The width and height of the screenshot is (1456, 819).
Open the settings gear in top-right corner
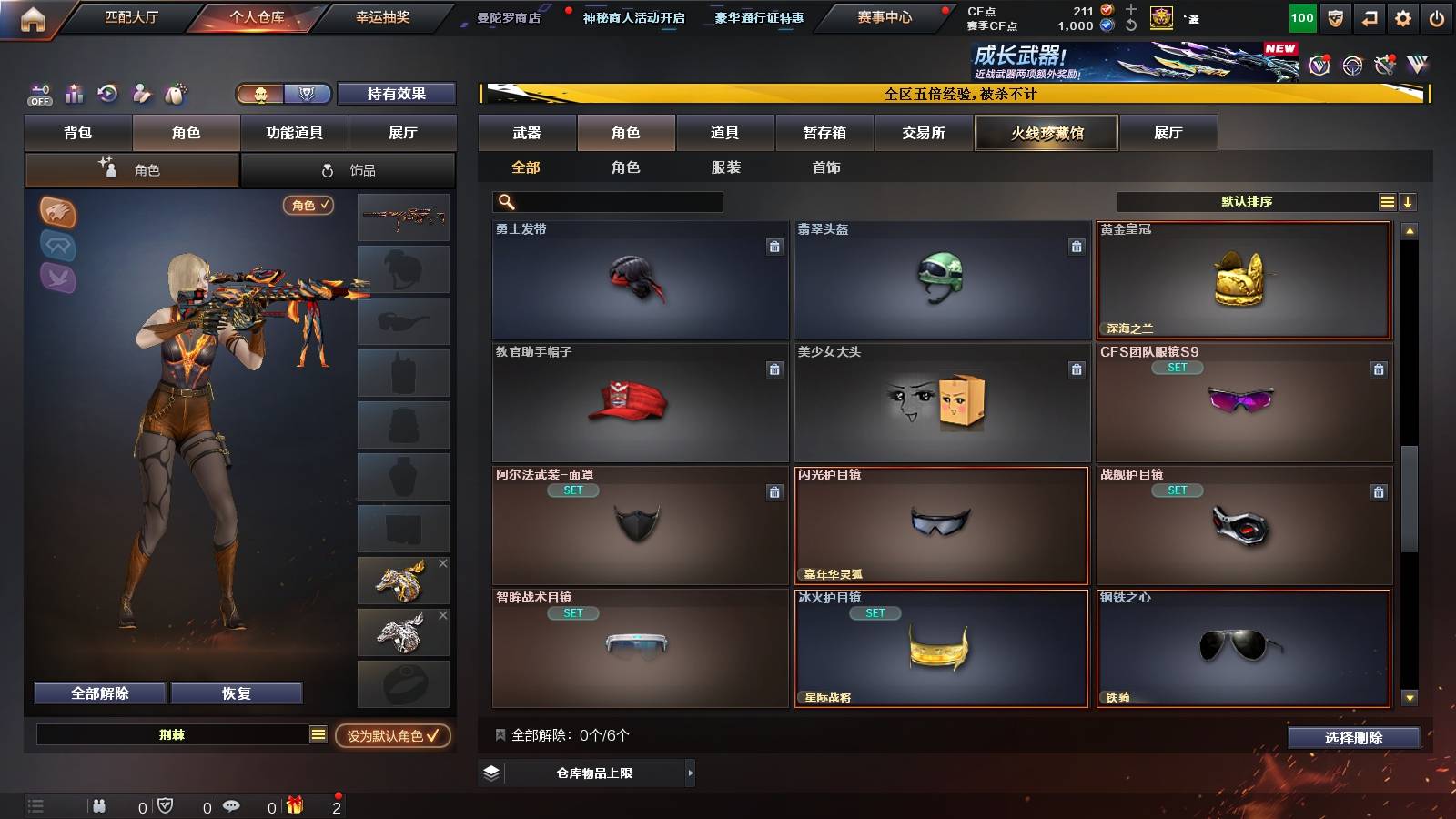1402,15
